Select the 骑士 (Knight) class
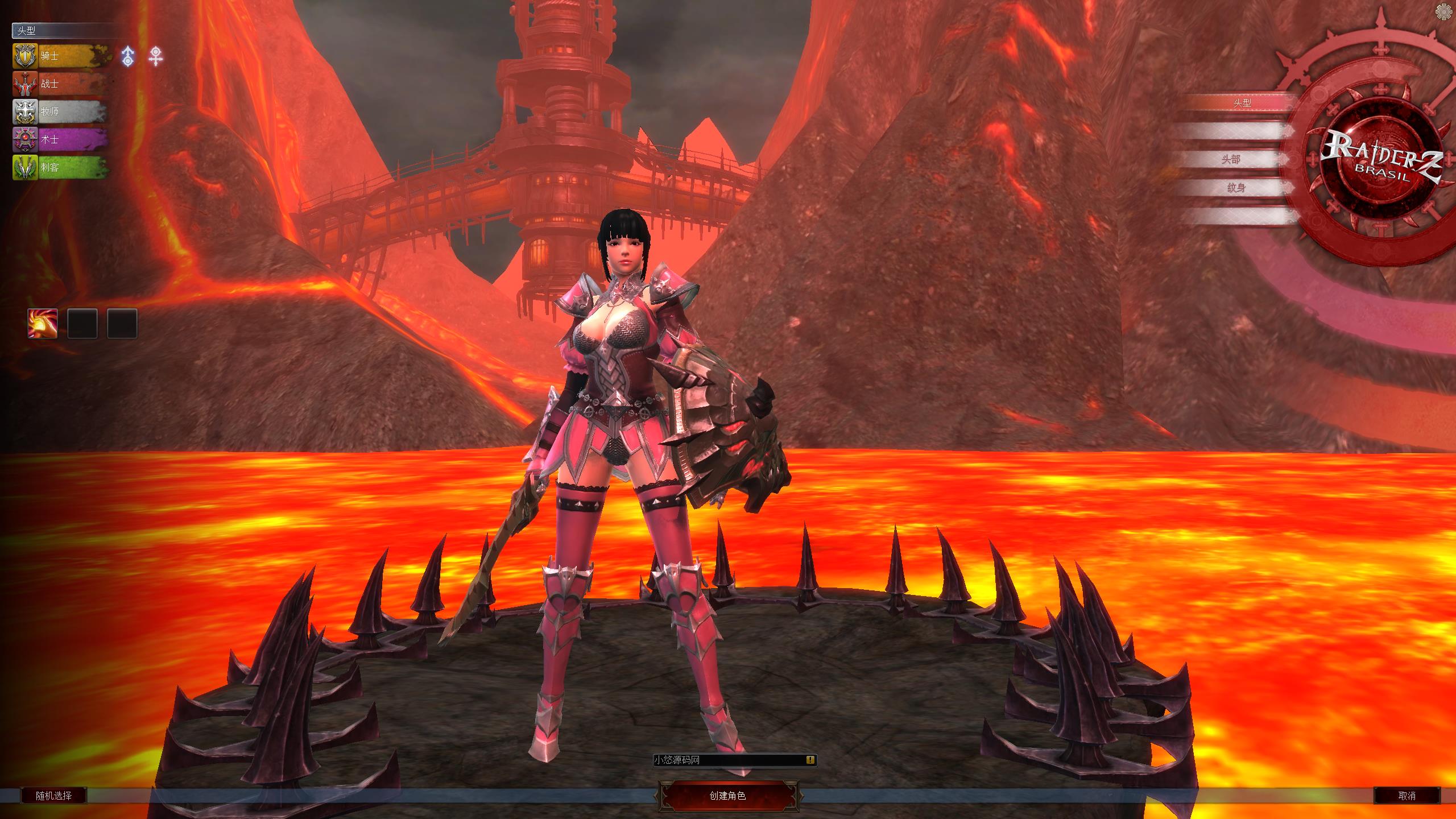 [x=61, y=56]
